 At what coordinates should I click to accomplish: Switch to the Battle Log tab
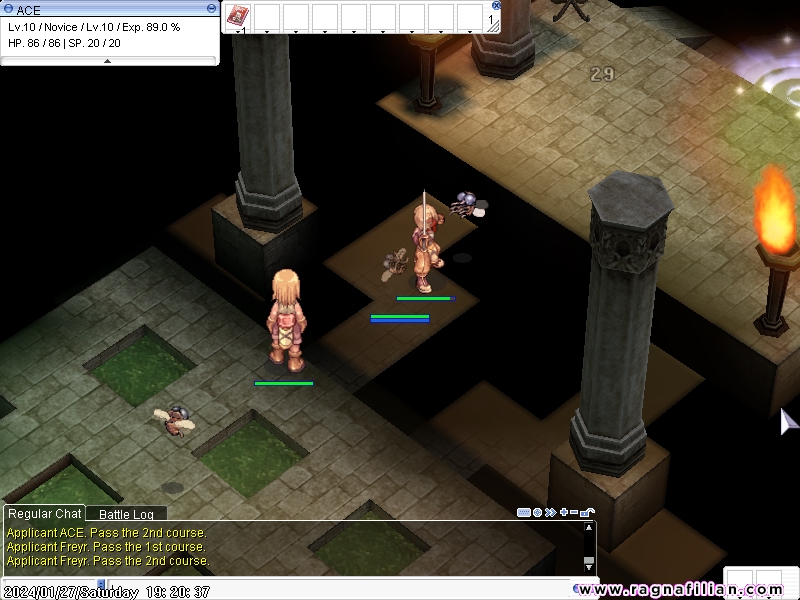(x=126, y=514)
